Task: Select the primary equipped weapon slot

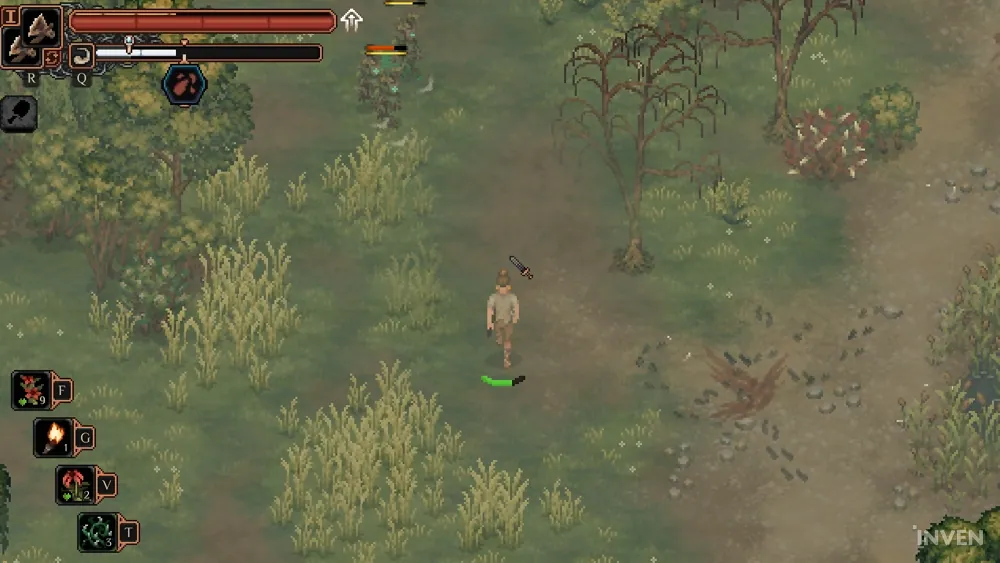Action: (x=39, y=26)
